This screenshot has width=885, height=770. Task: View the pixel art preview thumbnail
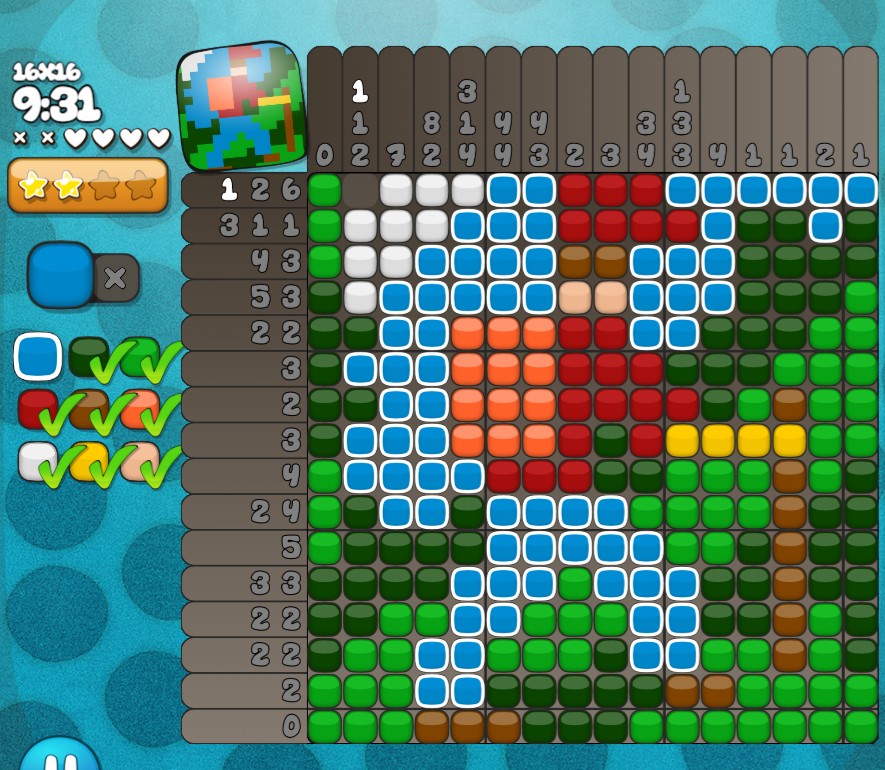click(x=241, y=106)
